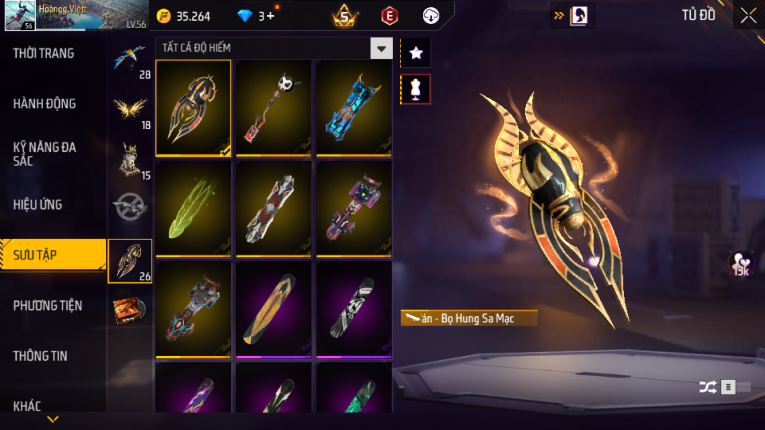Tap the diamond currency plus button
The width and height of the screenshot is (765, 430).
point(271,16)
